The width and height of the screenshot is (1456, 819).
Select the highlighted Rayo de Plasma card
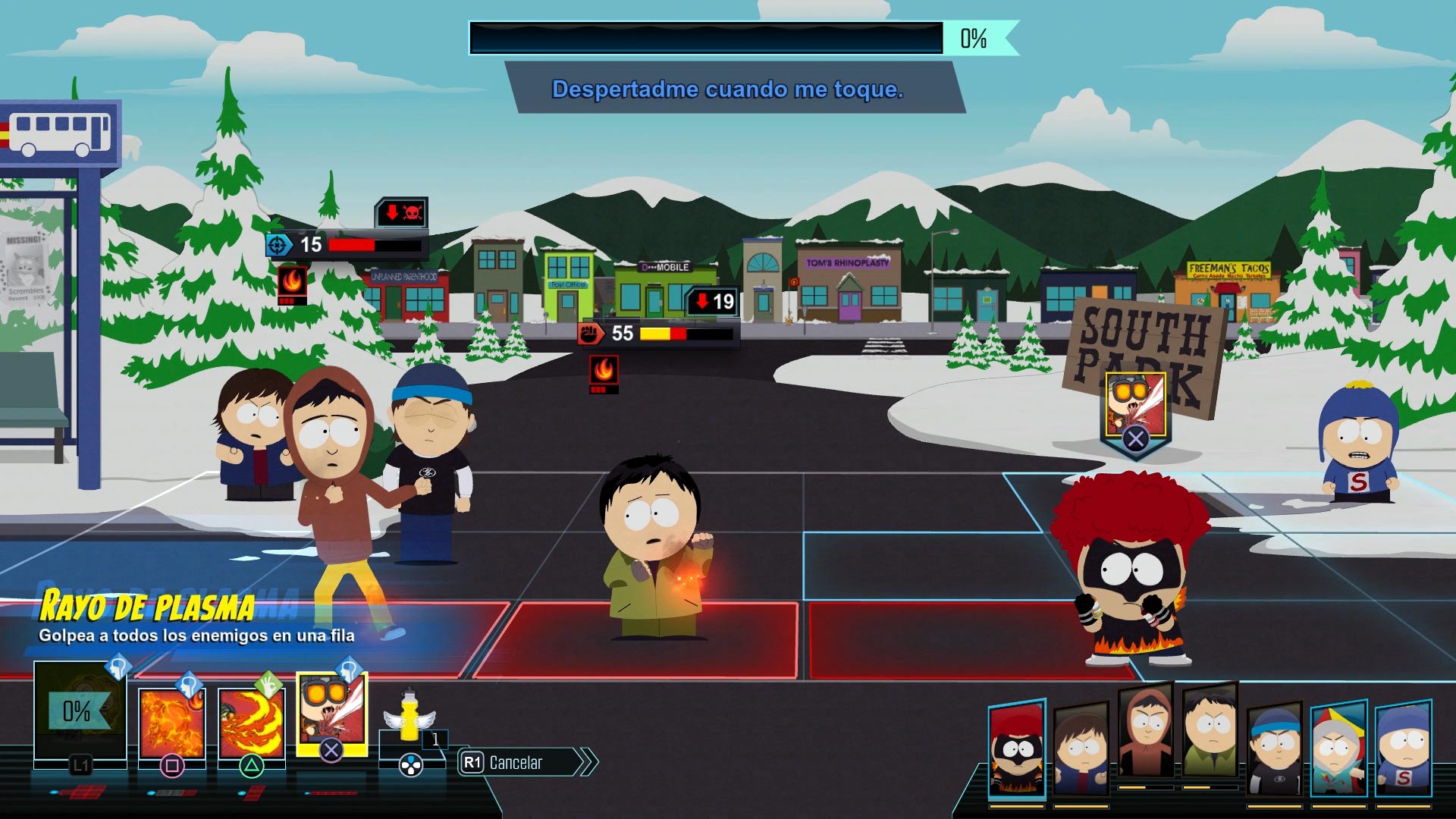331,713
